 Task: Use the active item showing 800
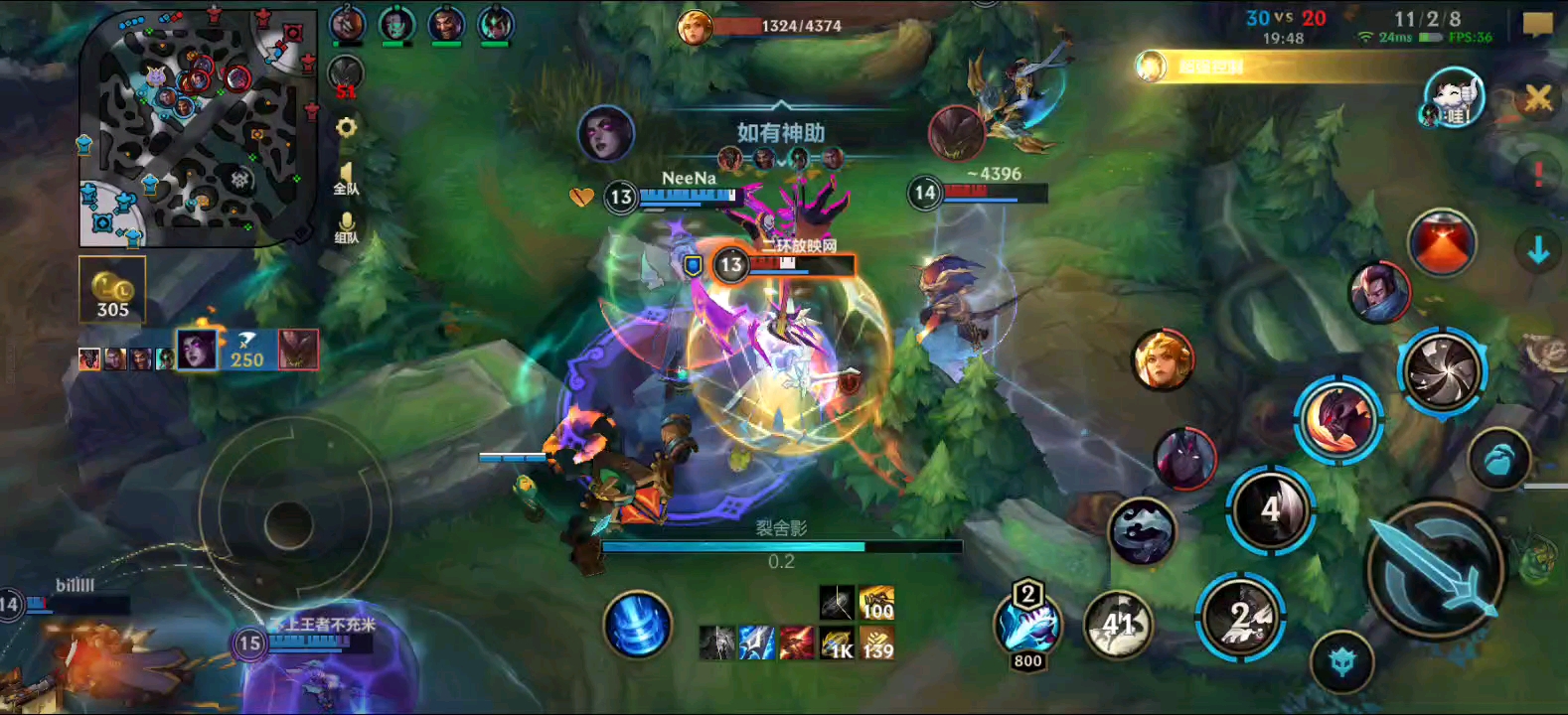coord(1027,626)
